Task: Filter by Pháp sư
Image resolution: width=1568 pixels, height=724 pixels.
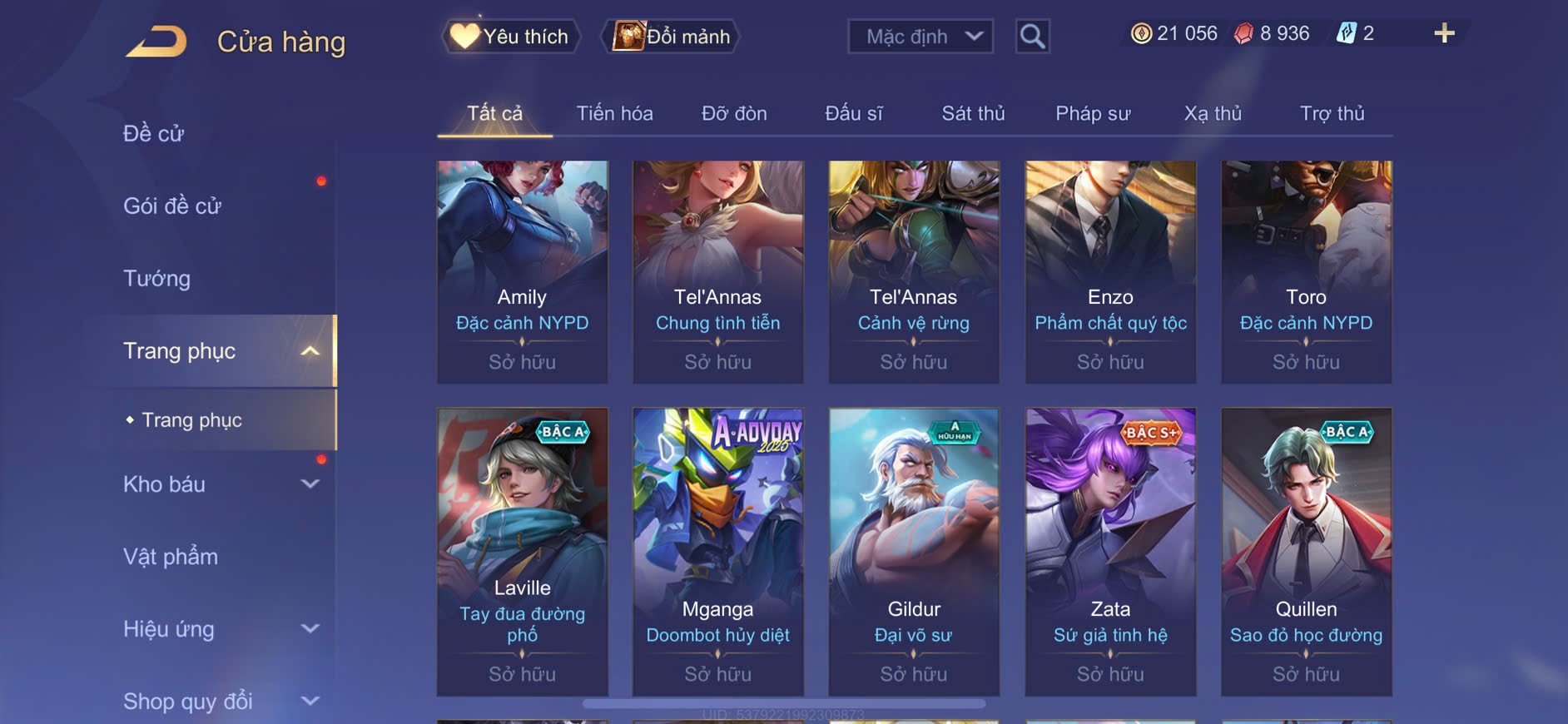Action: pos(1093,113)
